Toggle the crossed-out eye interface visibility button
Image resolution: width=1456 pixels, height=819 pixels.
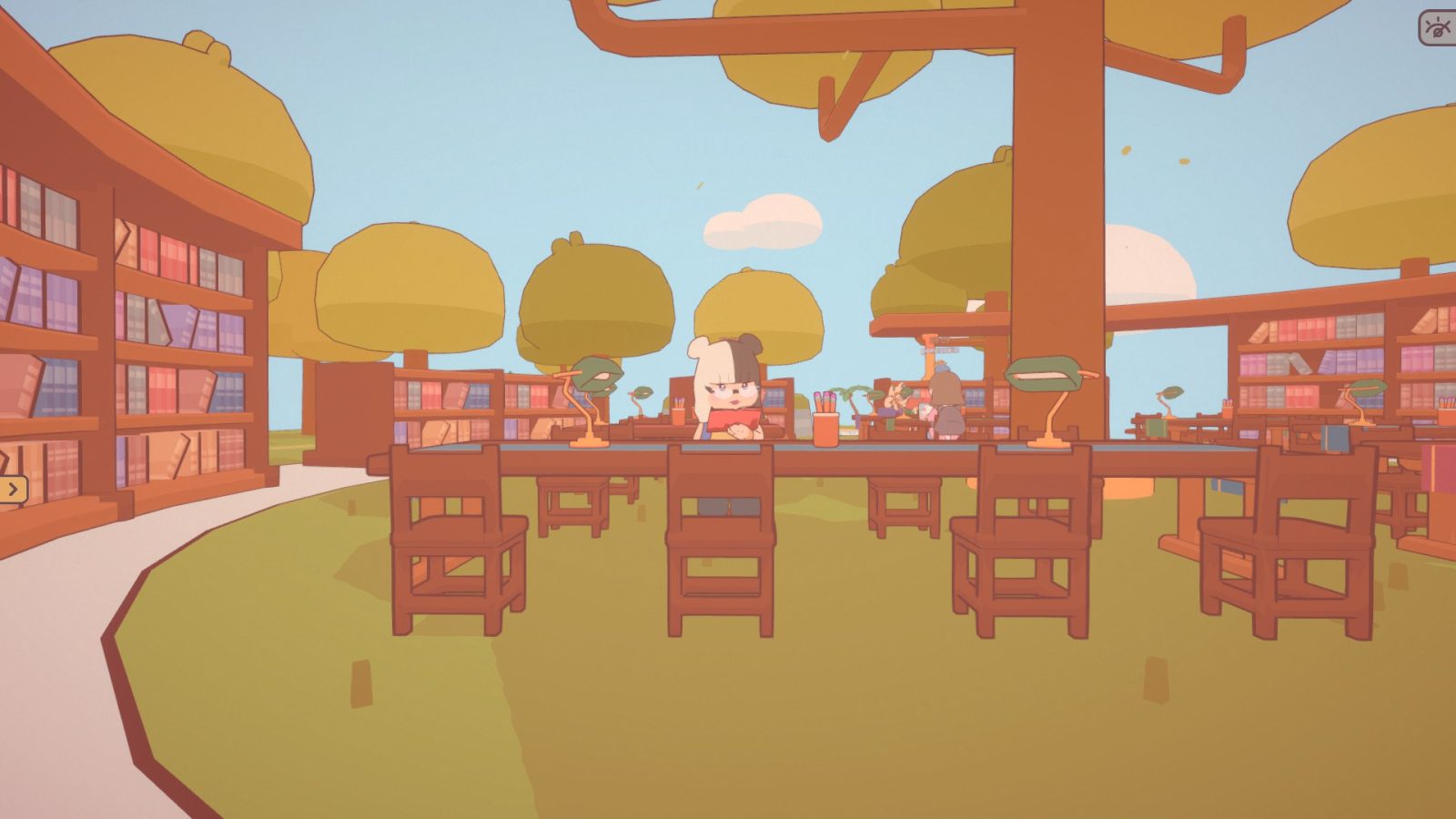1438,27
